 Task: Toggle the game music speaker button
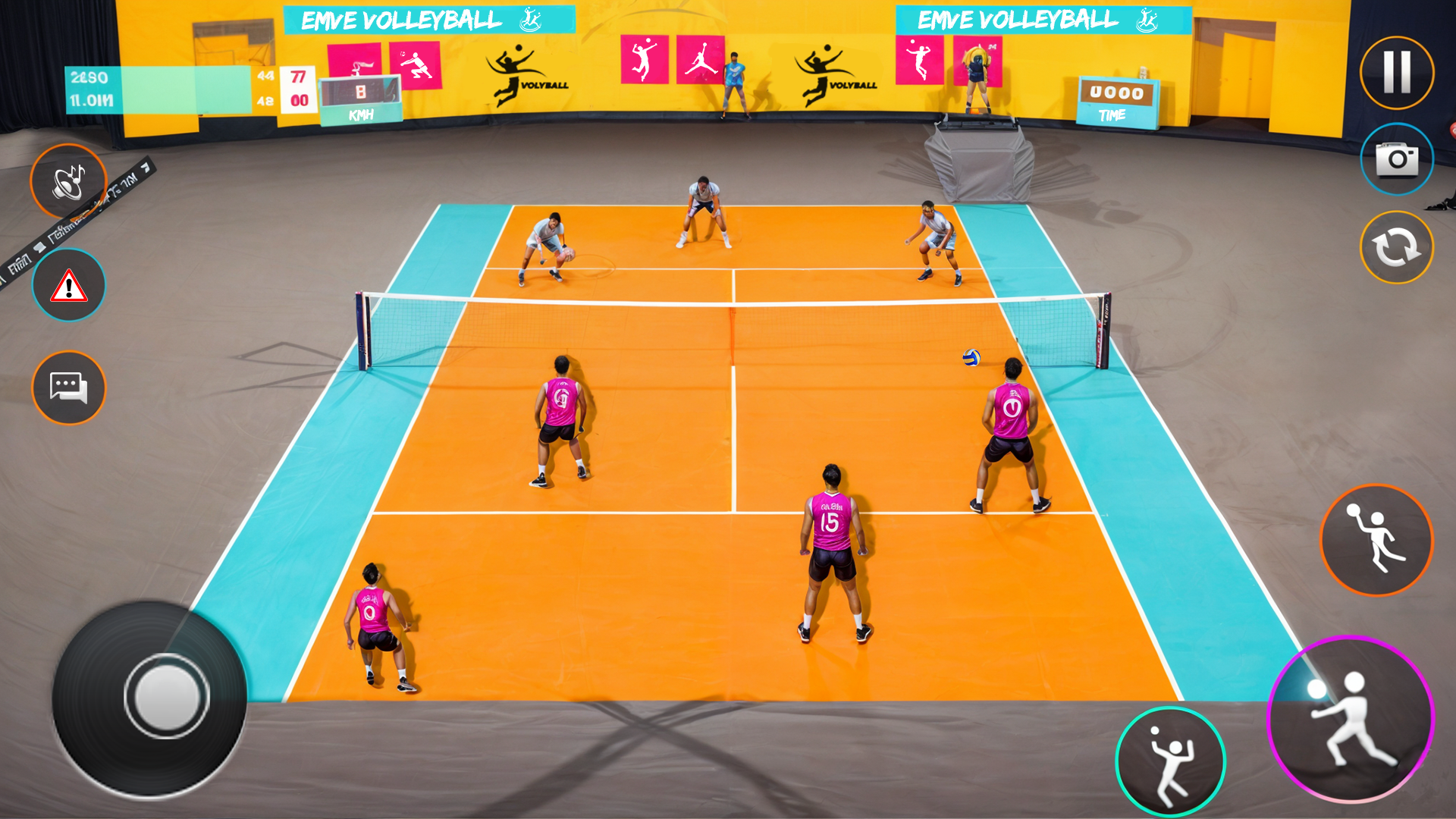tap(68, 180)
